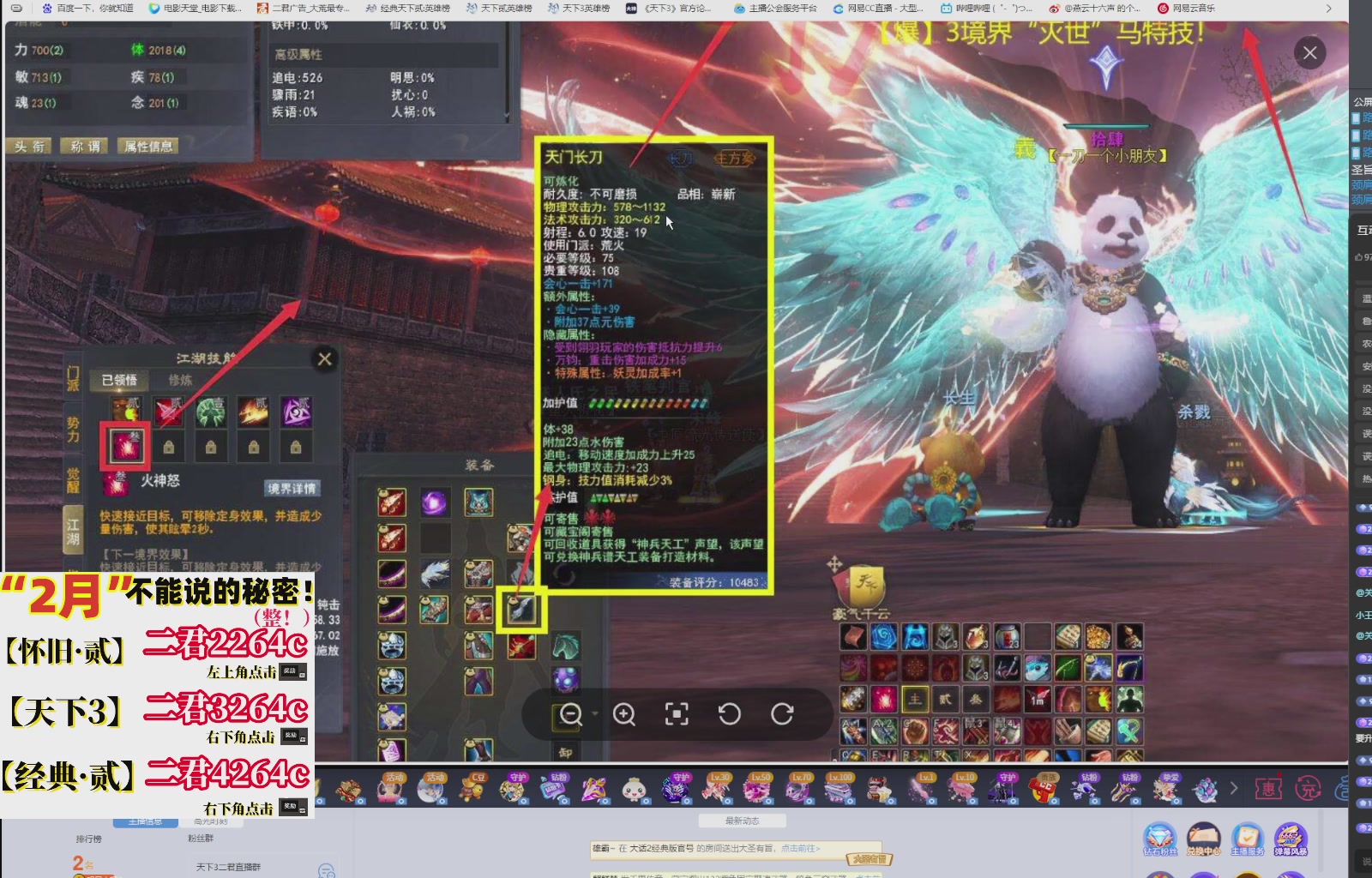Click the zoom-in magnifier in the image viewer toolbar
This screenshot has width=1372, height=878.
[x=624, y=713]
